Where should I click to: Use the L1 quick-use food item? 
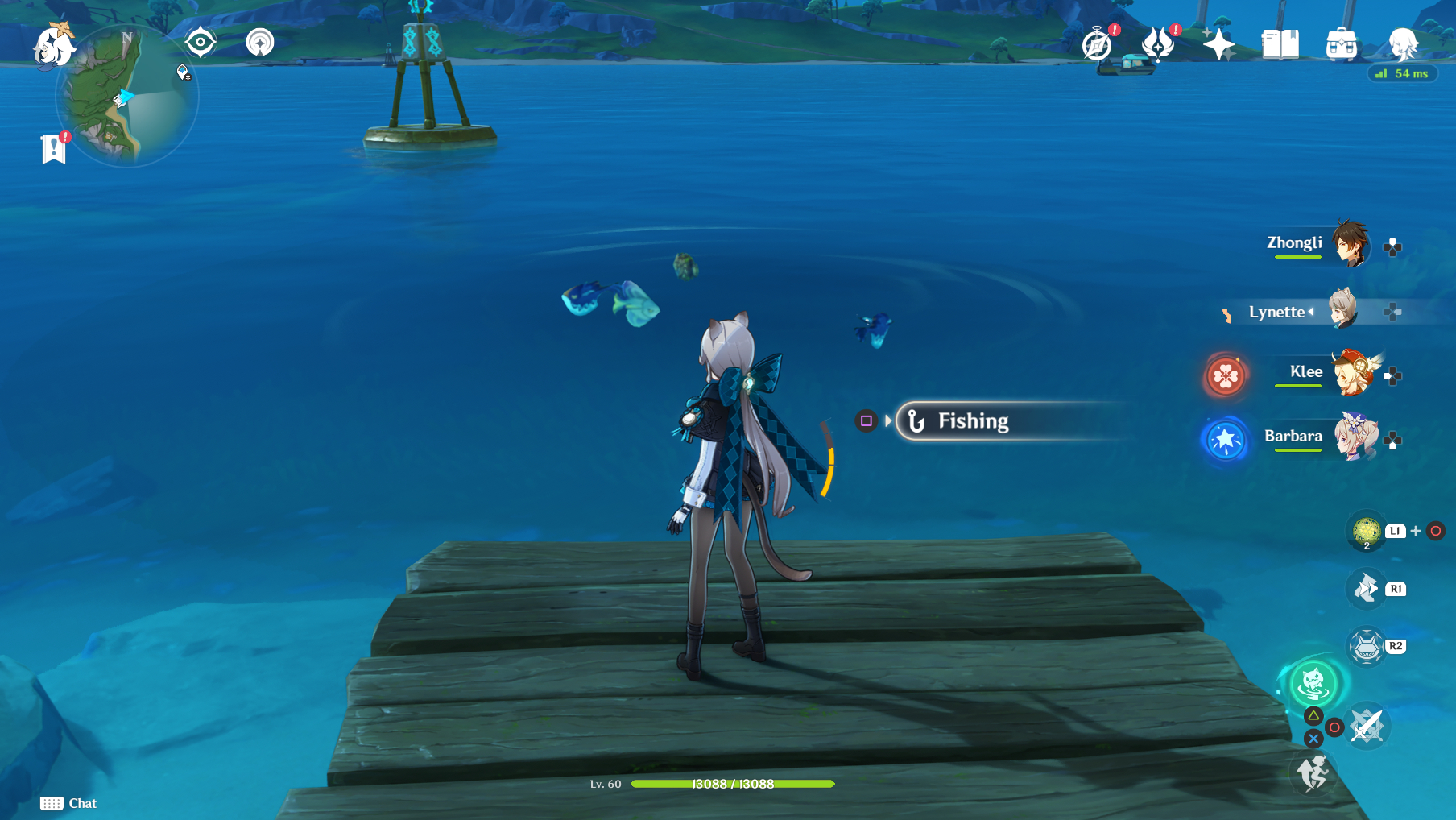[x=1368, y=532]
